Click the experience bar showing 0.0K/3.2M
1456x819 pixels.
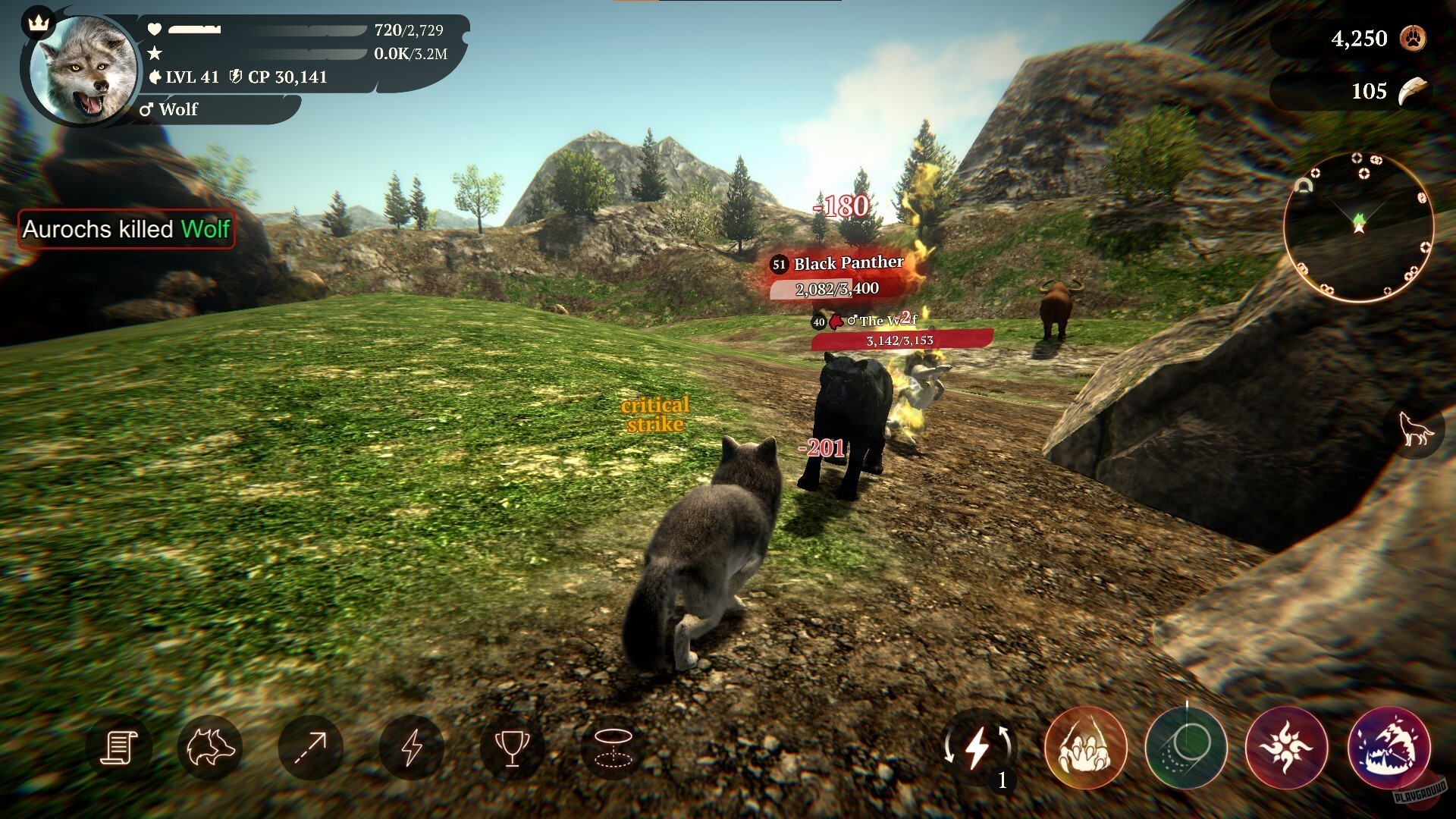(x=265, y=55)
